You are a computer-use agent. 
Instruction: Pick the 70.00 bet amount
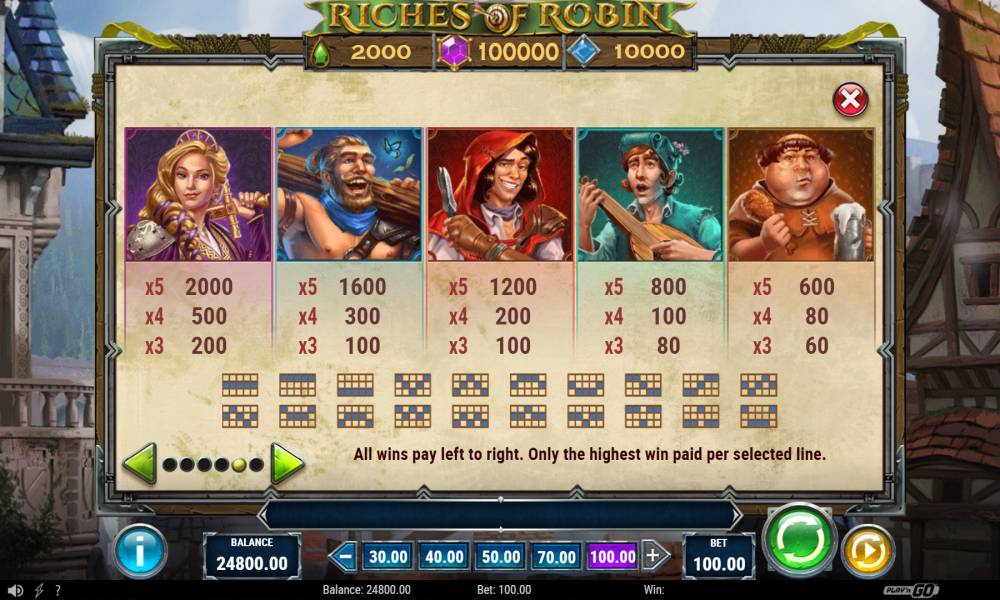point(556,556)
